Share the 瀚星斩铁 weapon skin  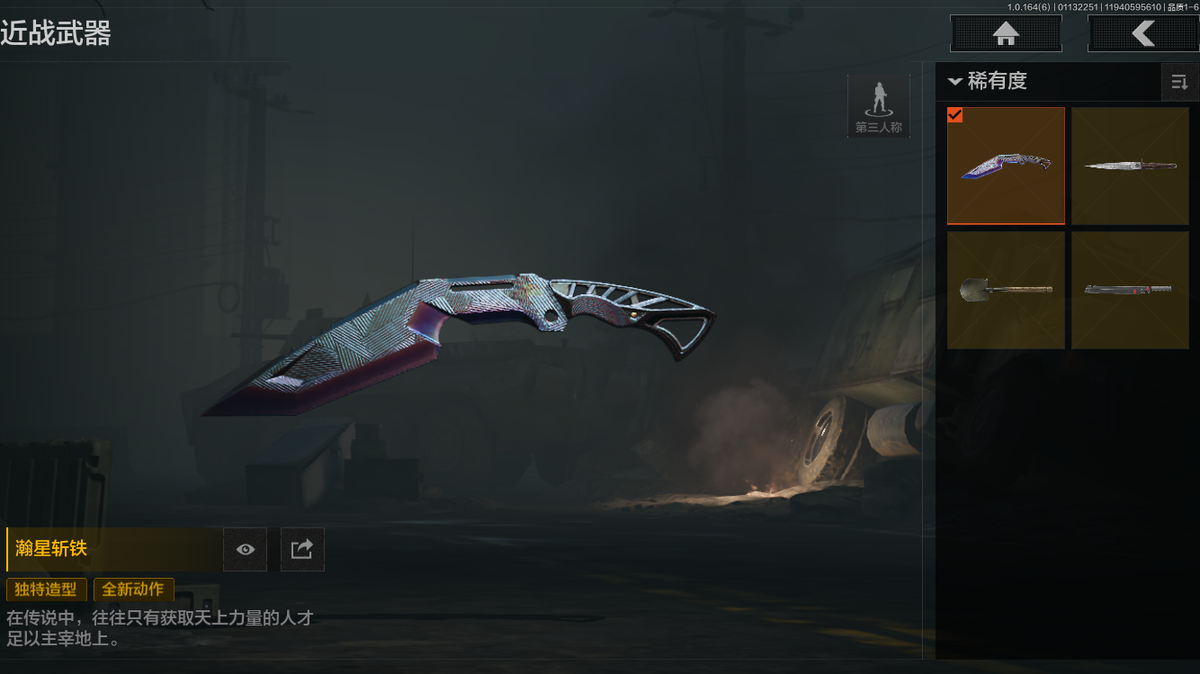point(302,549)
